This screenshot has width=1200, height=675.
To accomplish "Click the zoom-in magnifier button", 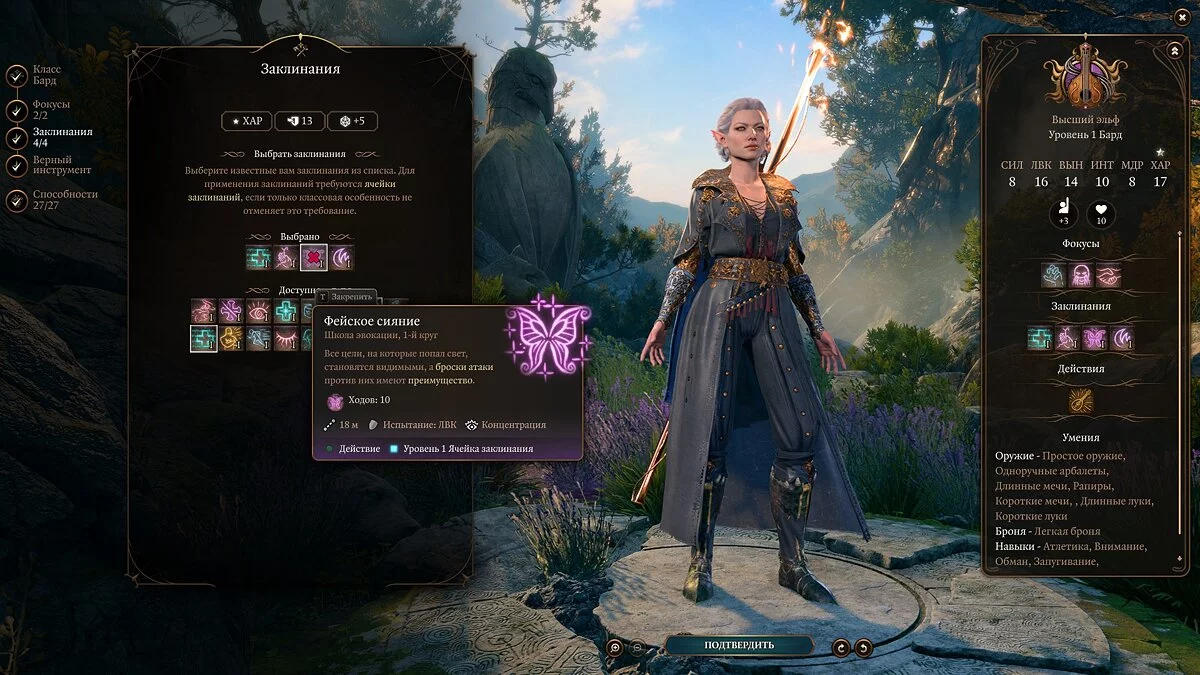I will pos(616,647).
